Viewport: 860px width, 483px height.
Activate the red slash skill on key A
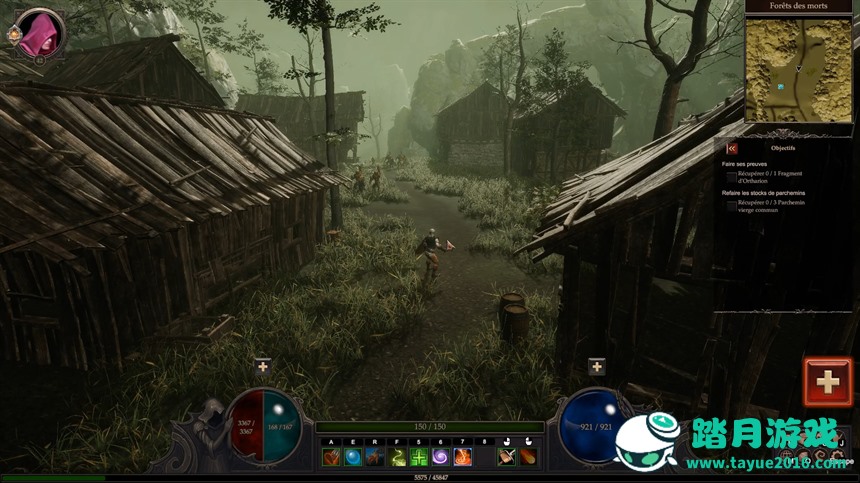tap(331, 457)
